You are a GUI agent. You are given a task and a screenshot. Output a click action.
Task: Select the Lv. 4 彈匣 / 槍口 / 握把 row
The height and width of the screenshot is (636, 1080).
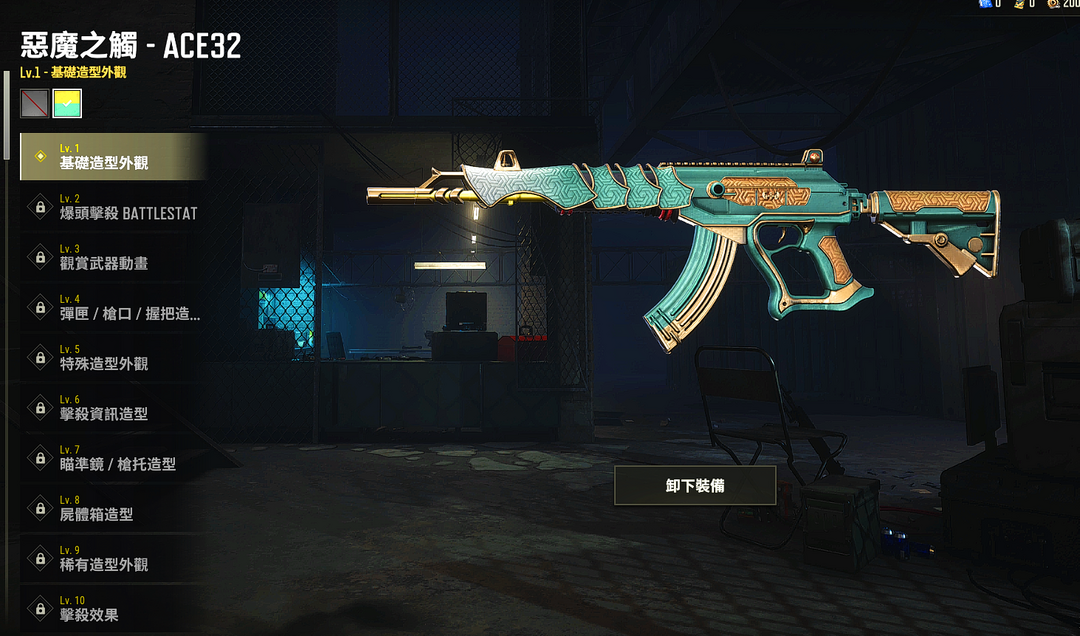point(112,307)
